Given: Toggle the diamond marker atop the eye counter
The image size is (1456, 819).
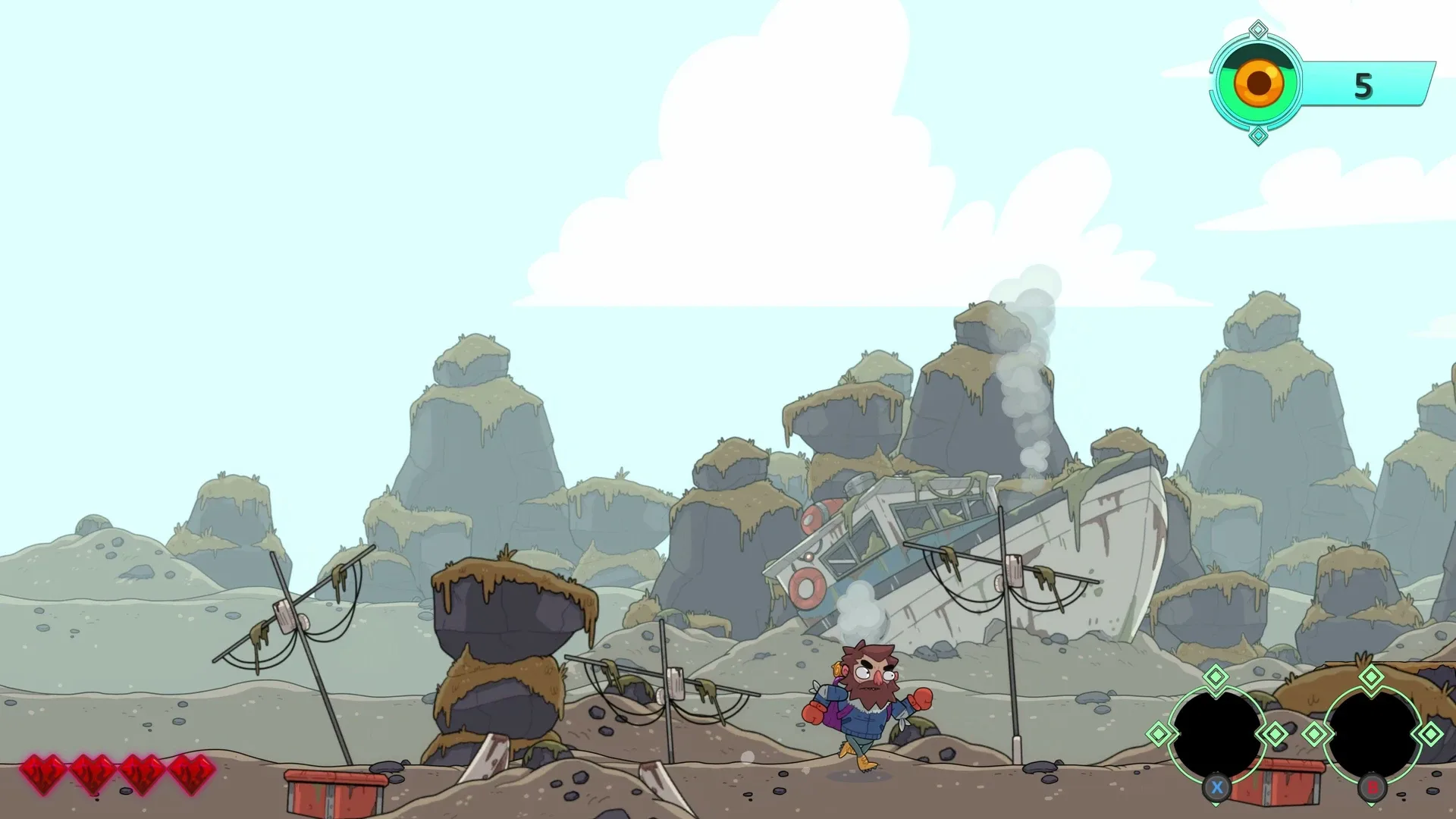Looking at the screenshot, I should (x=1257, y=29).
